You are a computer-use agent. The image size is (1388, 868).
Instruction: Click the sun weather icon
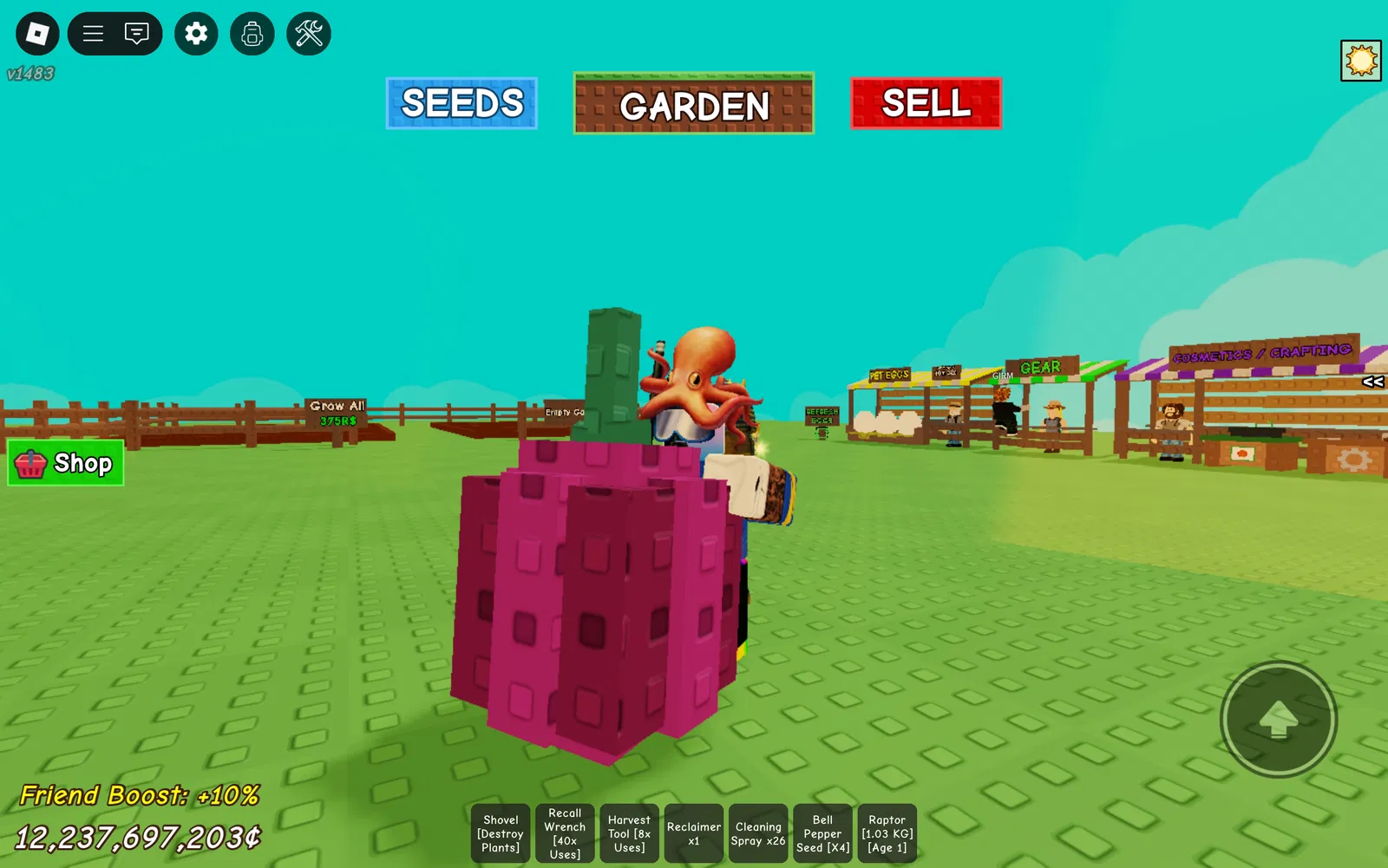tap(1360, 61)
